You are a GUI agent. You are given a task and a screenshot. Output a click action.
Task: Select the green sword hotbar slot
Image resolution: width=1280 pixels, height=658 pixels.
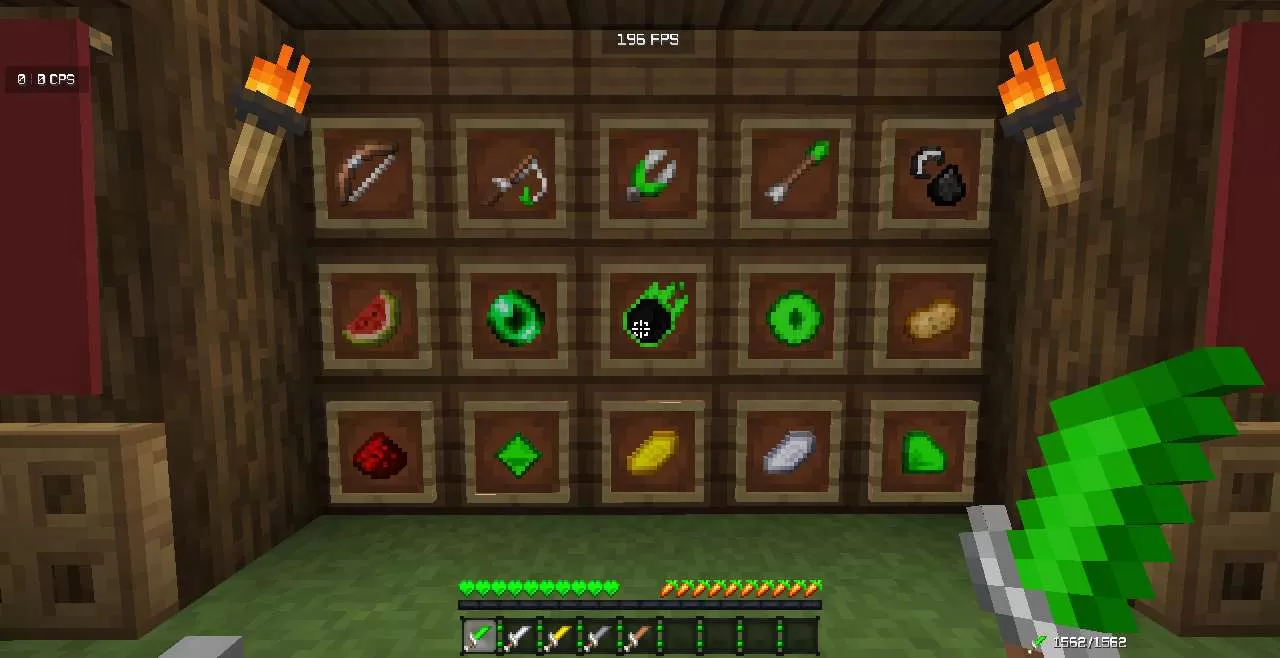pos(480,636)
